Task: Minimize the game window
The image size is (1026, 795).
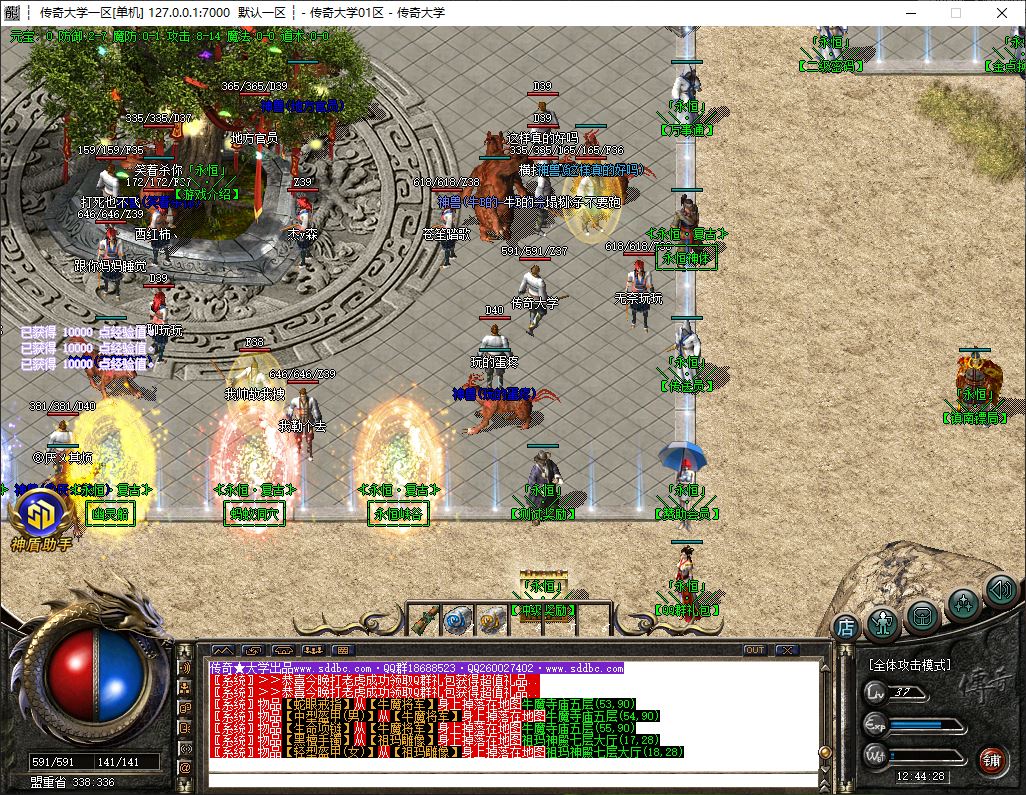Action: (x=909, y=13)
